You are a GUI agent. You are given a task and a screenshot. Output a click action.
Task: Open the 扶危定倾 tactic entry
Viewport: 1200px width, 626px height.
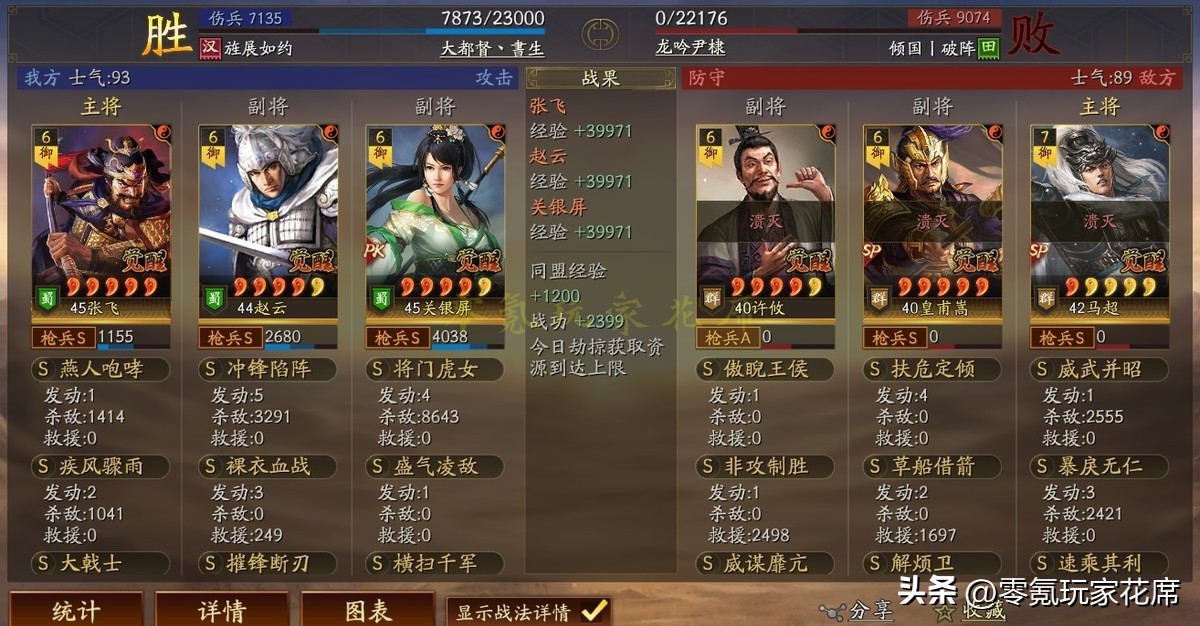point(932,370)
